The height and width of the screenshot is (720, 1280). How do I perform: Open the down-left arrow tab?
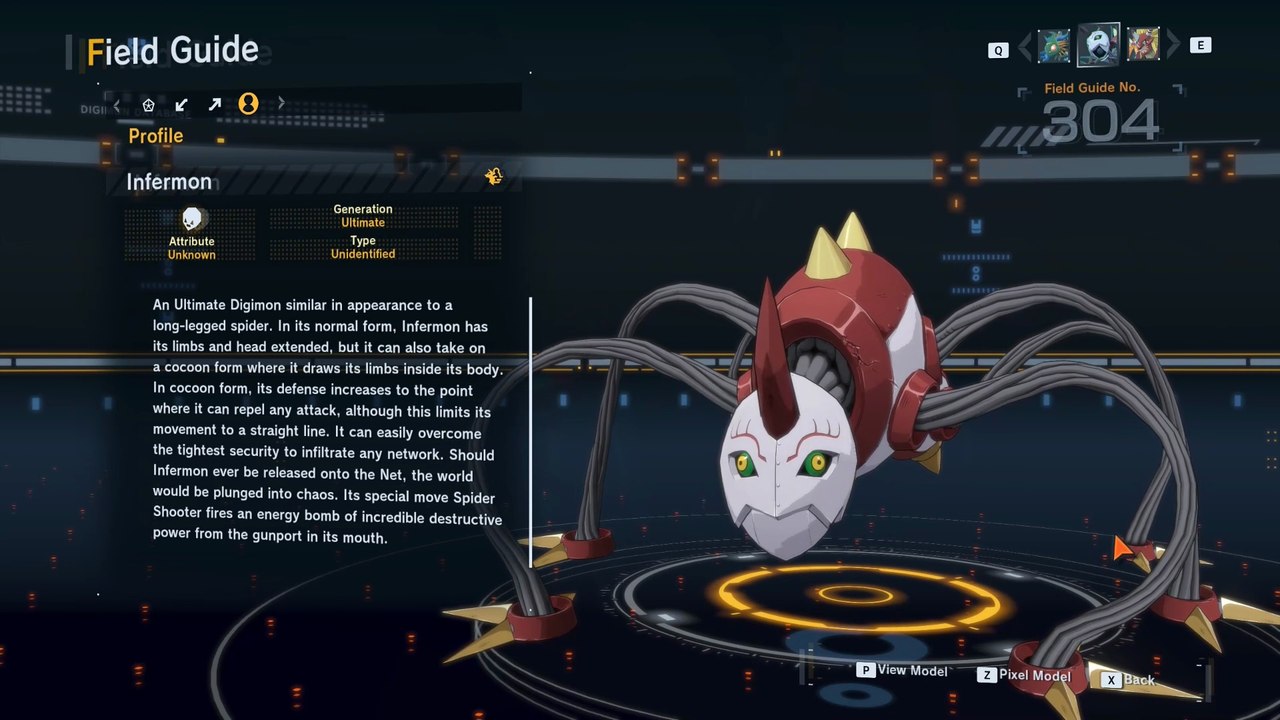[181, 104]
